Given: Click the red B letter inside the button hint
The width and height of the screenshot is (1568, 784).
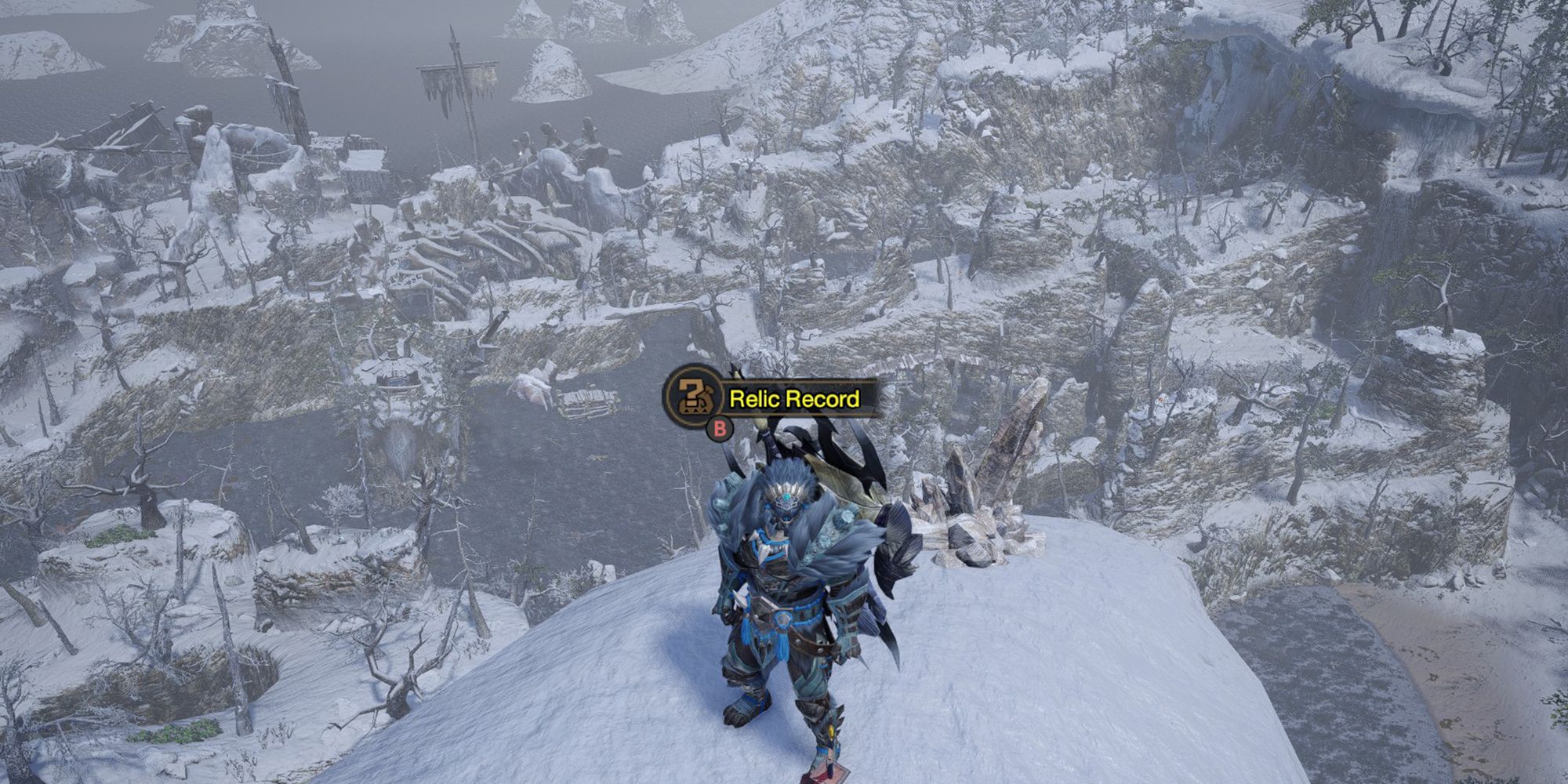Looking at the screenshot, I should [x=719, y=429].
